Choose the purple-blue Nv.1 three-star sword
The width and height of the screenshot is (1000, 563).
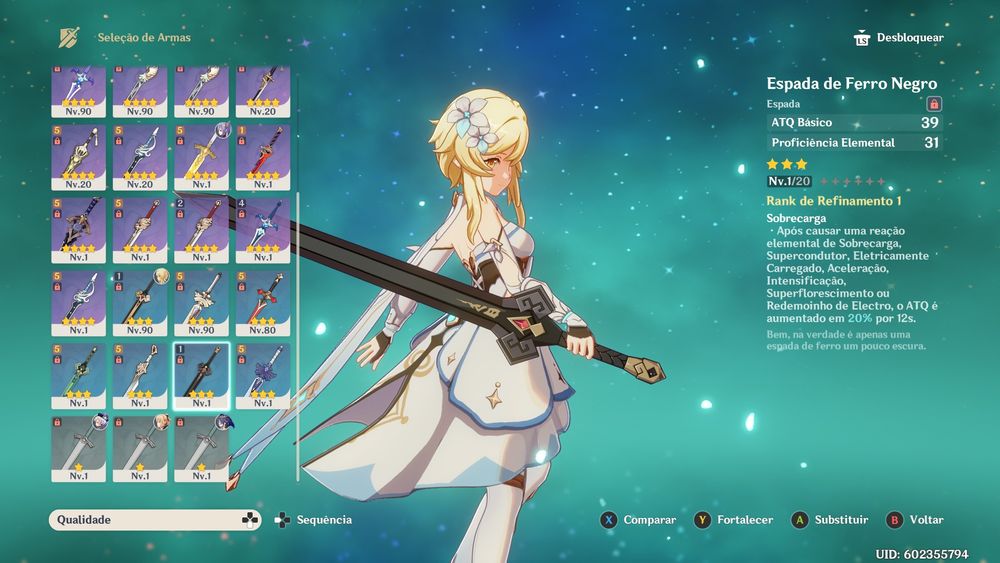click(262, 375)
